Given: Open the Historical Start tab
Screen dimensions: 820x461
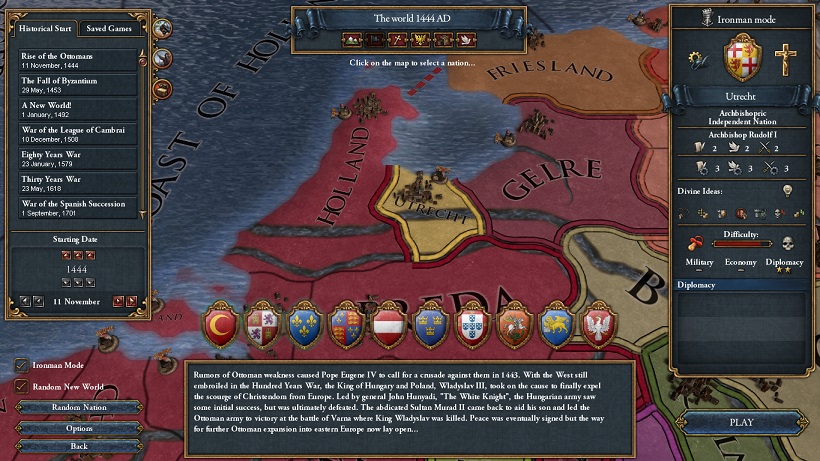Looking at the screenshot, I should point(47,28).
